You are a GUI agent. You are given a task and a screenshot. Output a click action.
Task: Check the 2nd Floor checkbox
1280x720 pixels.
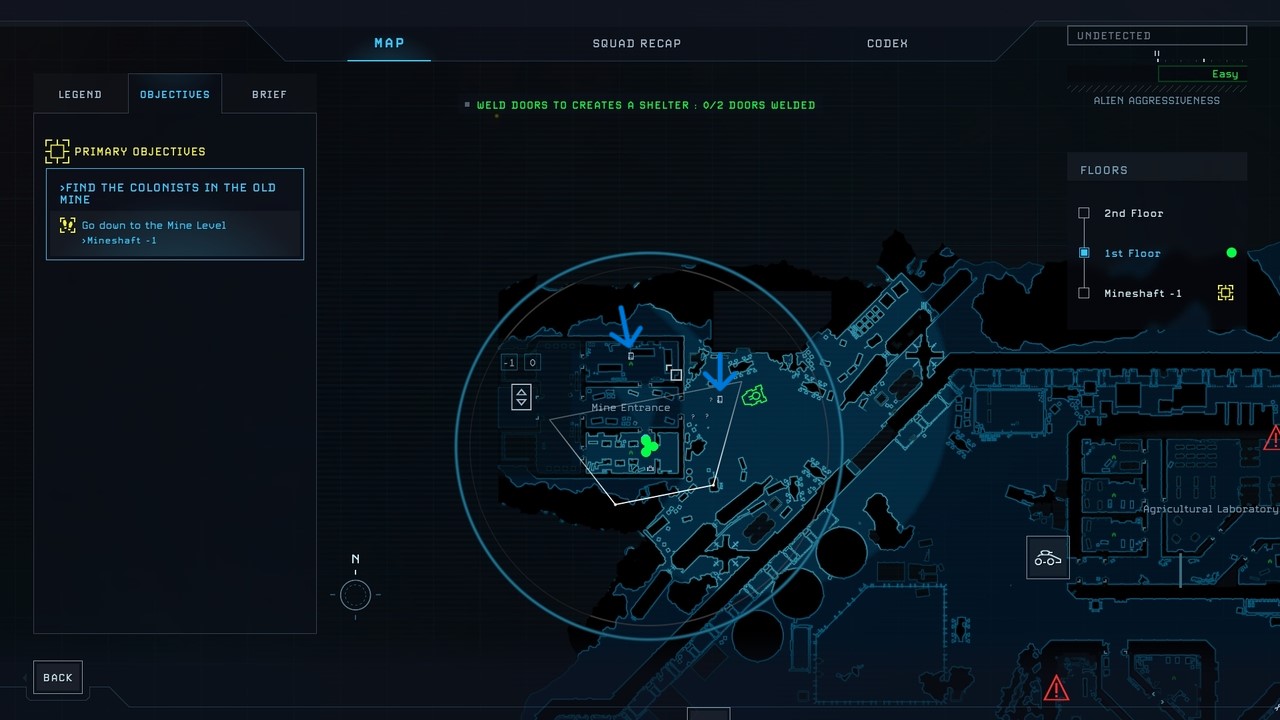[1084, 213]
